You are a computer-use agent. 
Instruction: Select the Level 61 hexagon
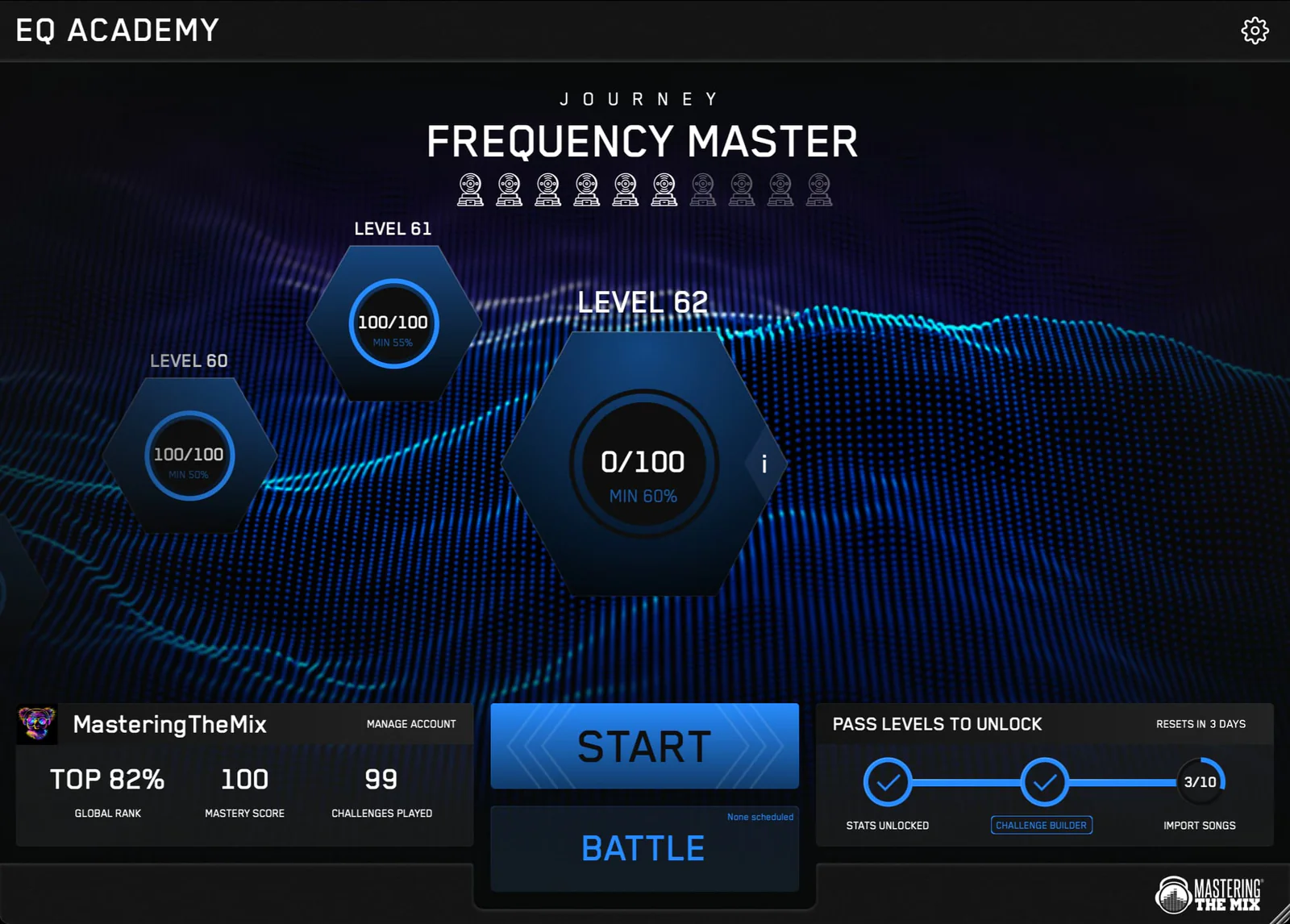point(392,323)
